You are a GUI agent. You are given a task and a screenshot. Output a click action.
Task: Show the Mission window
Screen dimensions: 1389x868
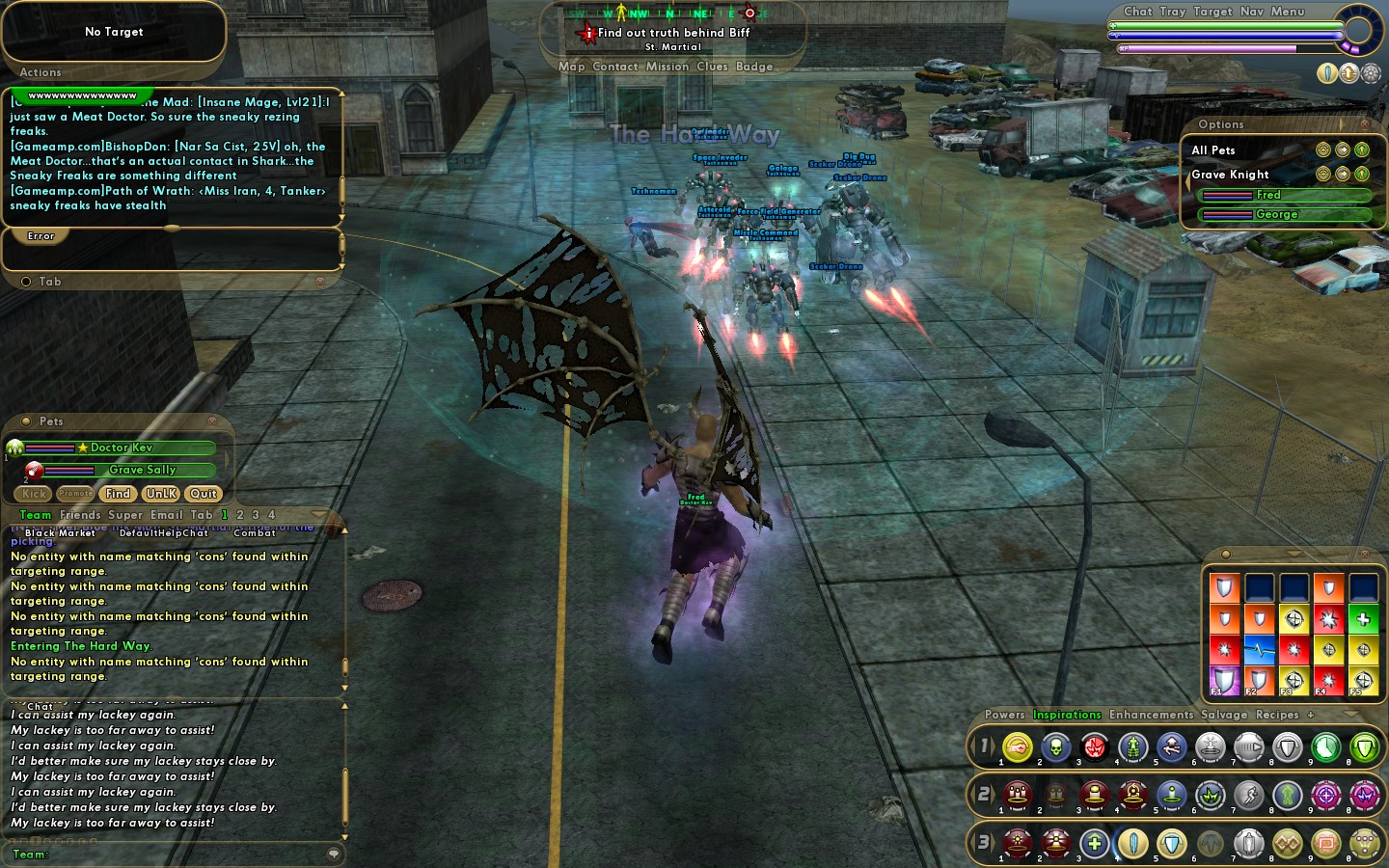coord(667,67)
